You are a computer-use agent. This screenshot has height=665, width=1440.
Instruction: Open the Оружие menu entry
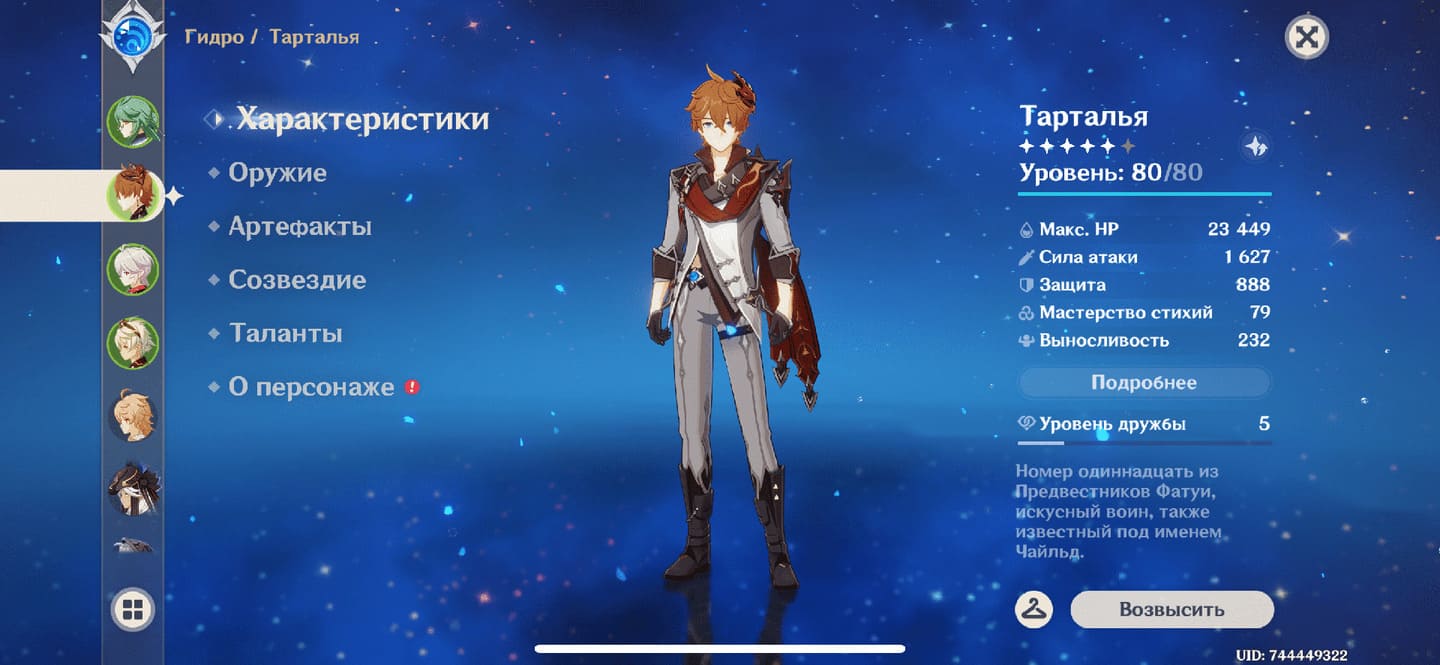click(277, 173)
